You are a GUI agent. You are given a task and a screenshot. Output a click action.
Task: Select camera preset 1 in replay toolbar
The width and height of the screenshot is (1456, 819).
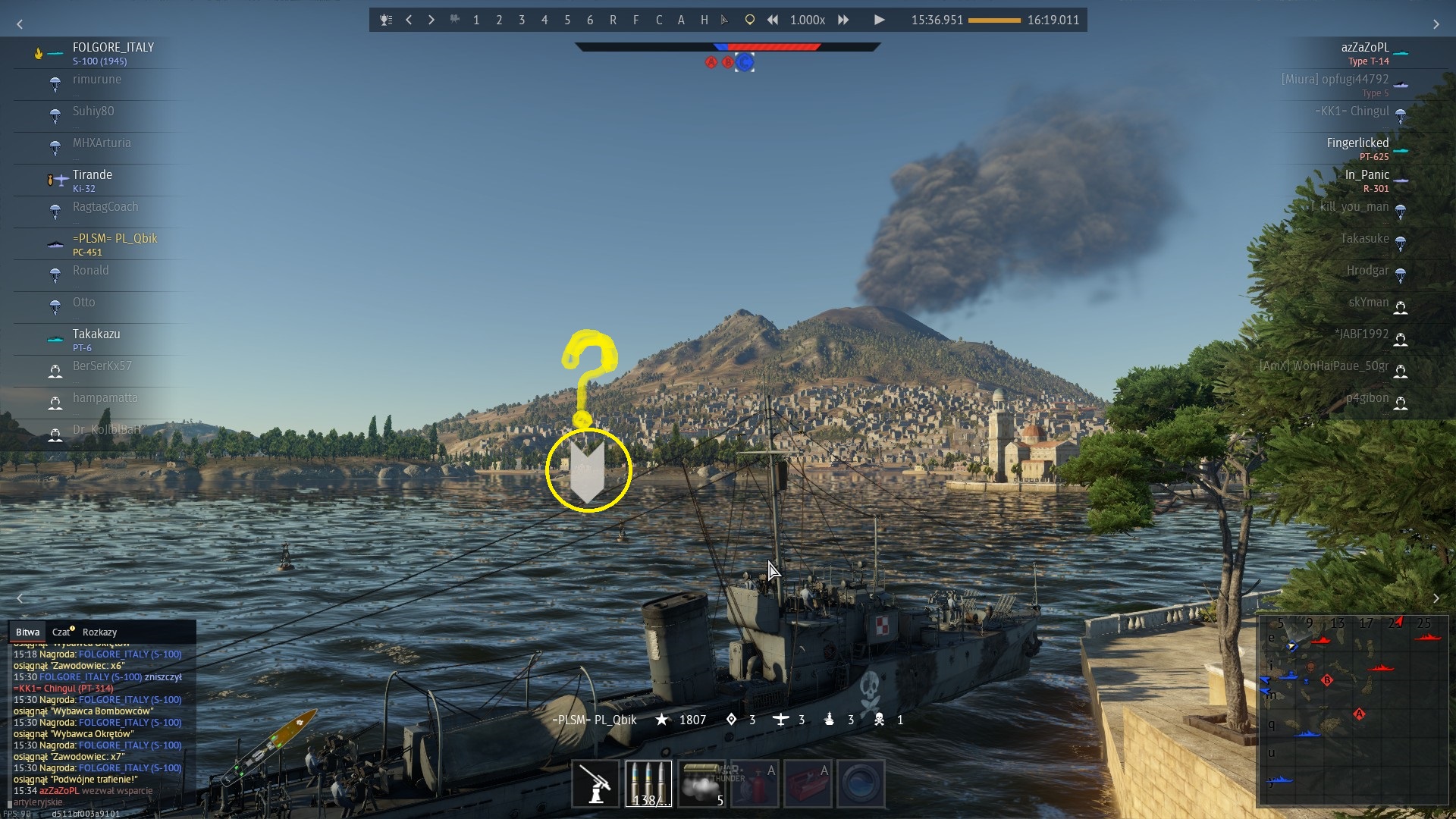coord(476,20)
